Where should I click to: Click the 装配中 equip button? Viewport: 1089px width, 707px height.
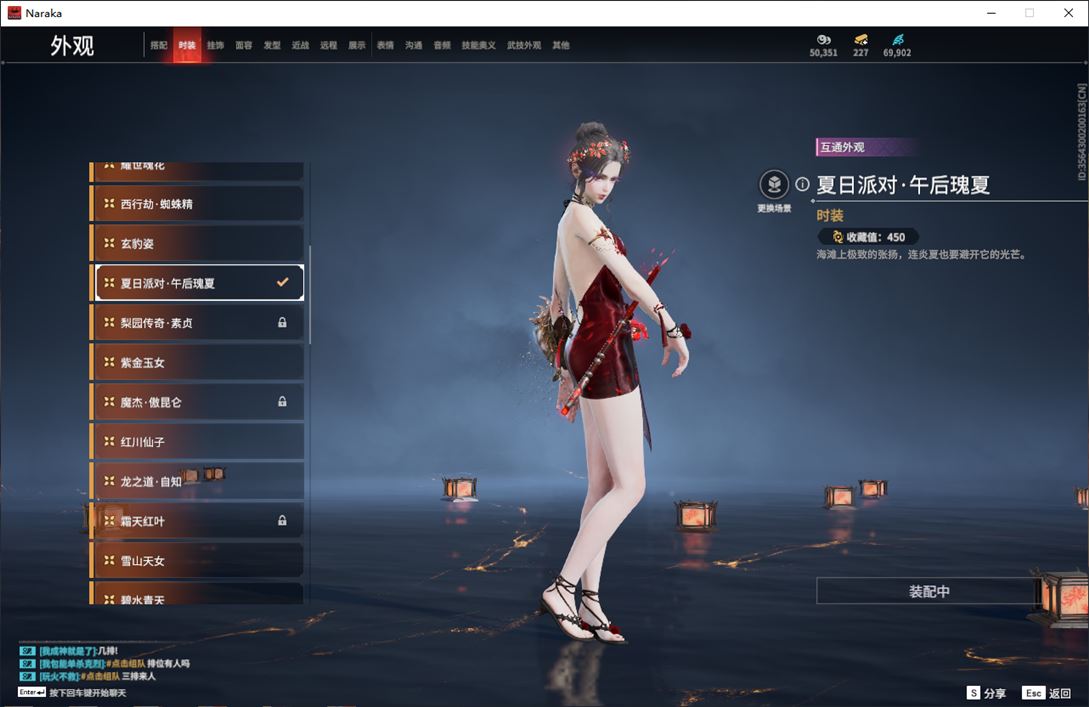click(x=929, y=592)
